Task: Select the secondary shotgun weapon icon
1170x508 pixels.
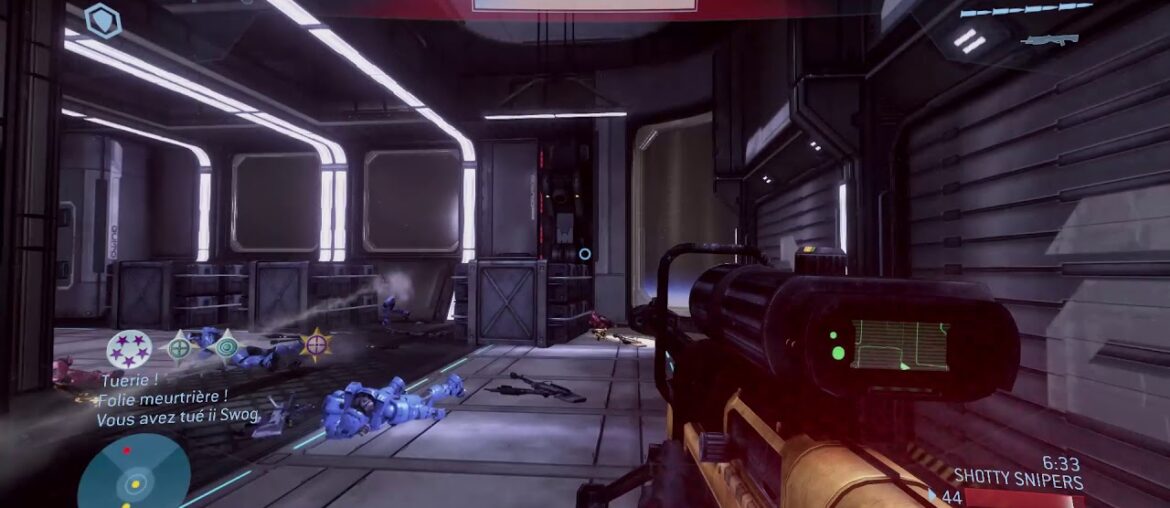Action: point(1051,40)
